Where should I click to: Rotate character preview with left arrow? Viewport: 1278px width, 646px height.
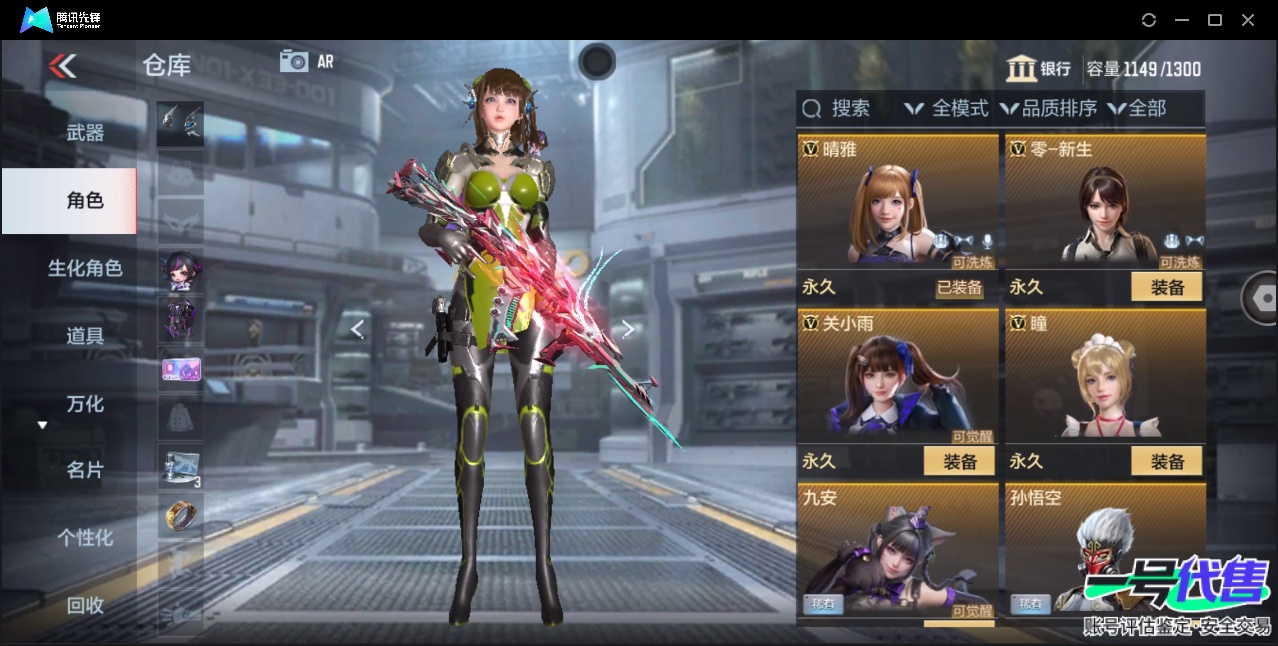coord(357,328)
